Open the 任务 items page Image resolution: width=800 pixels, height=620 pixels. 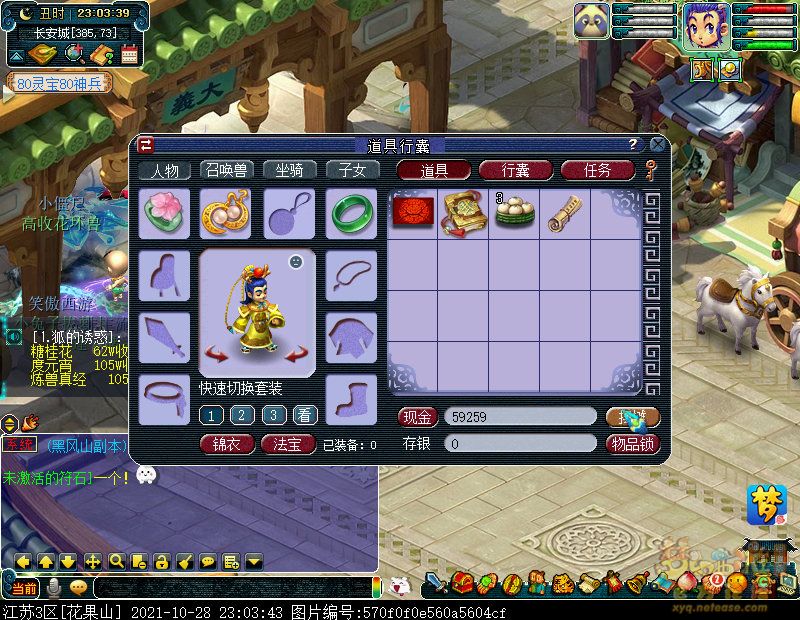pos(597,170)
